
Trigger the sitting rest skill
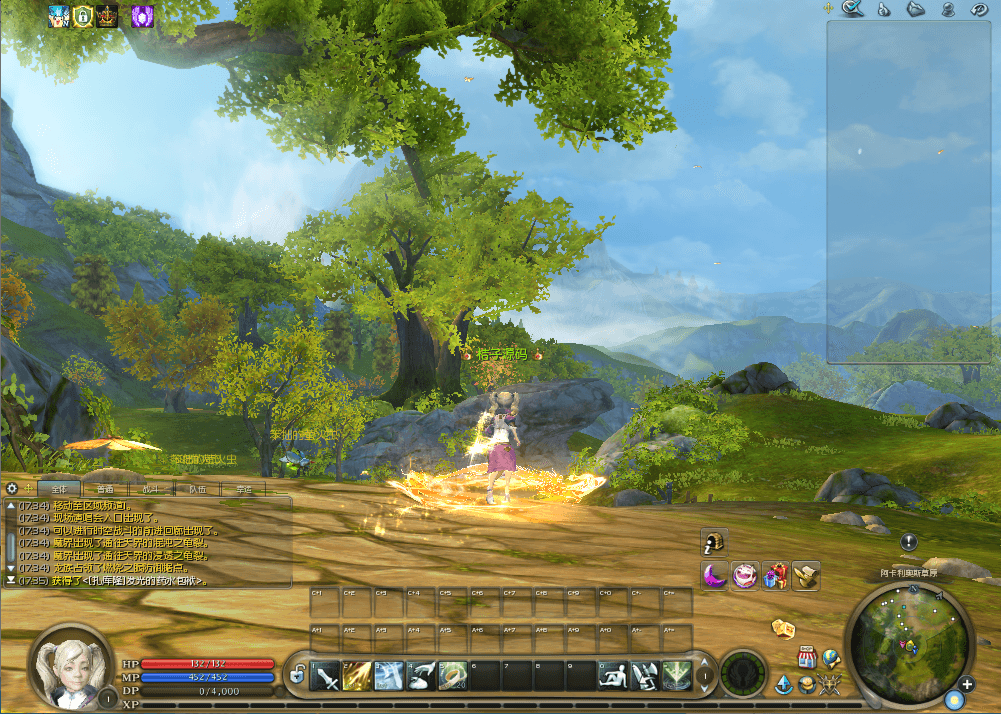(613, 677)
